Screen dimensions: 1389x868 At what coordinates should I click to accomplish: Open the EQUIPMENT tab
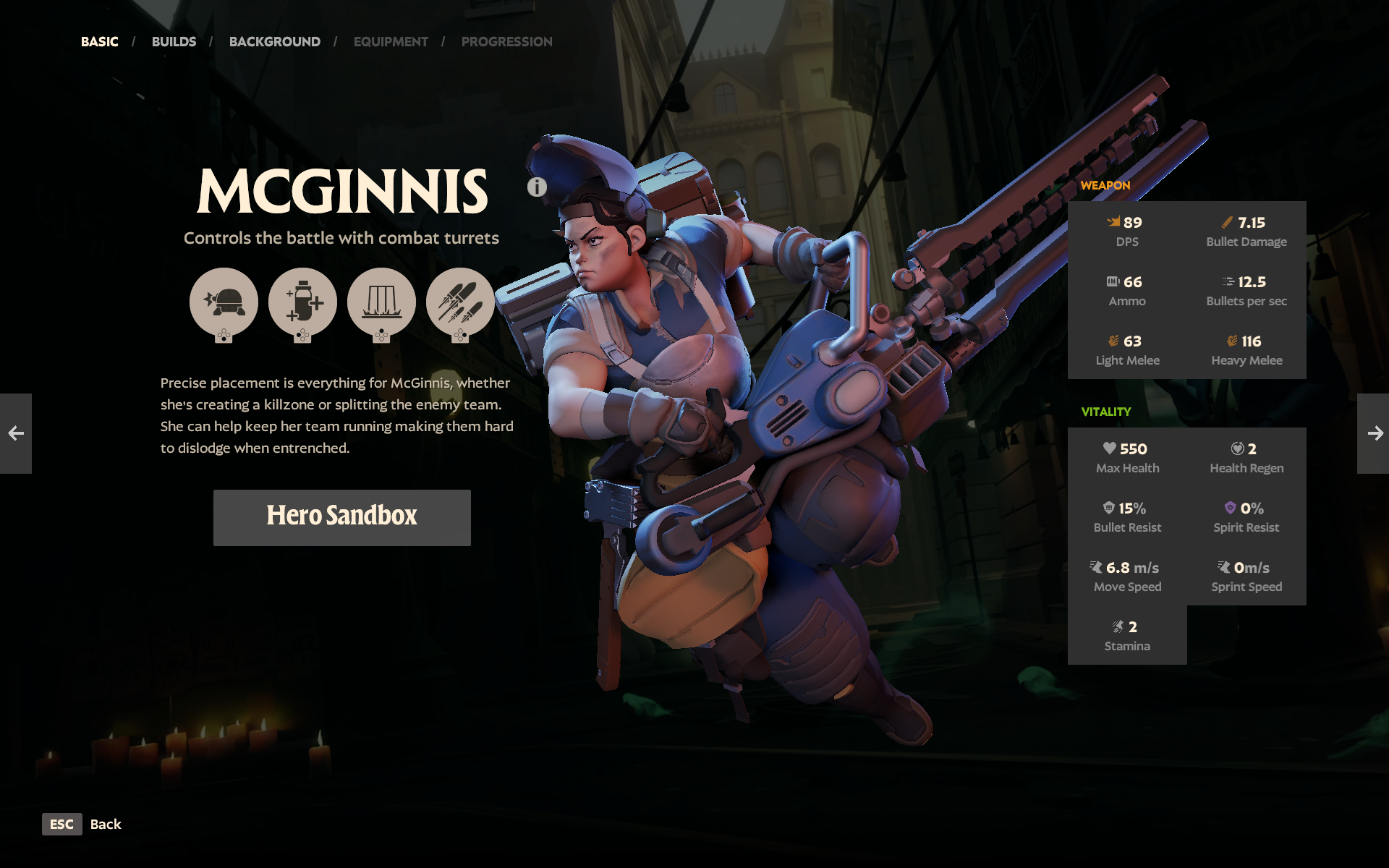coord(391,41)
